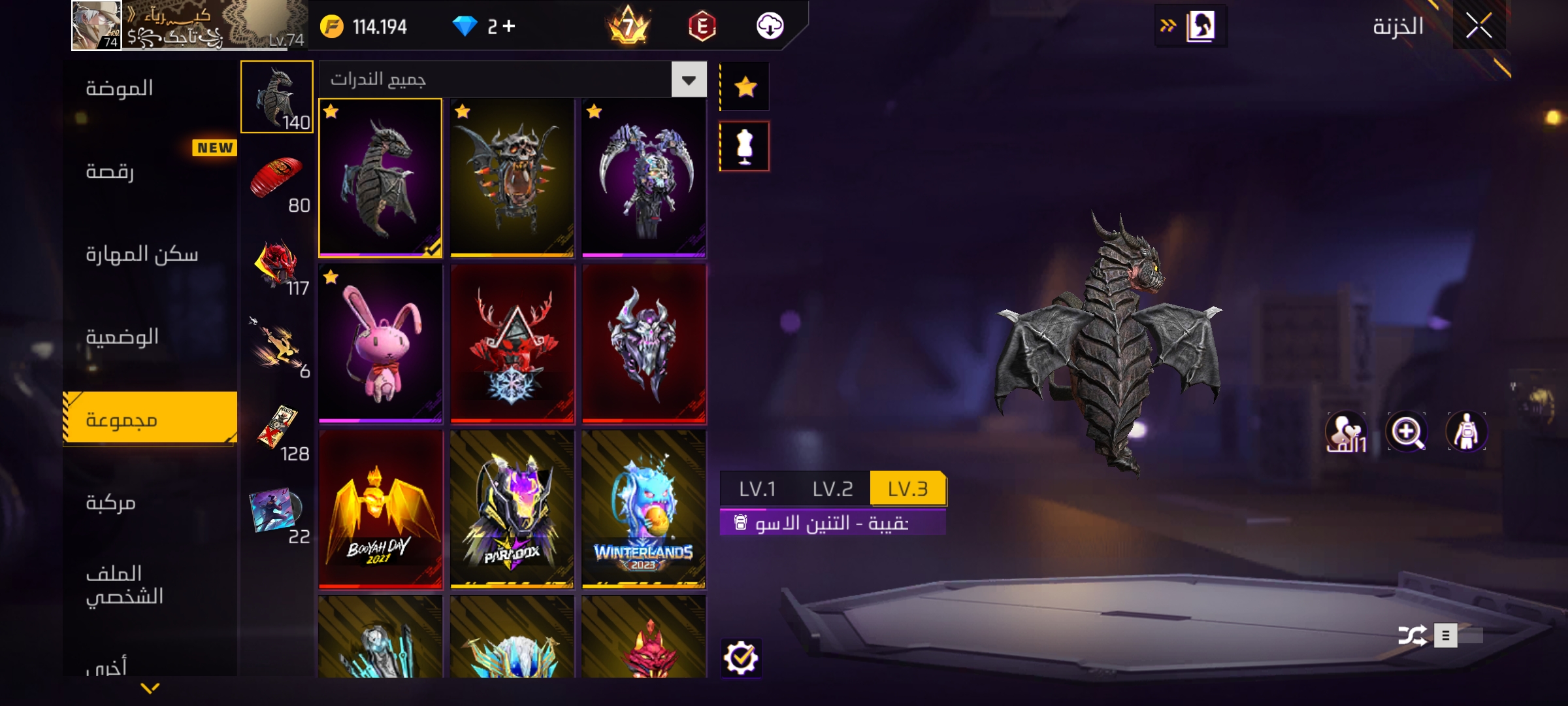Select the LV.3 skin level tab
The width and height of the screenshot is (1568, 706).
tap(907, 489)
